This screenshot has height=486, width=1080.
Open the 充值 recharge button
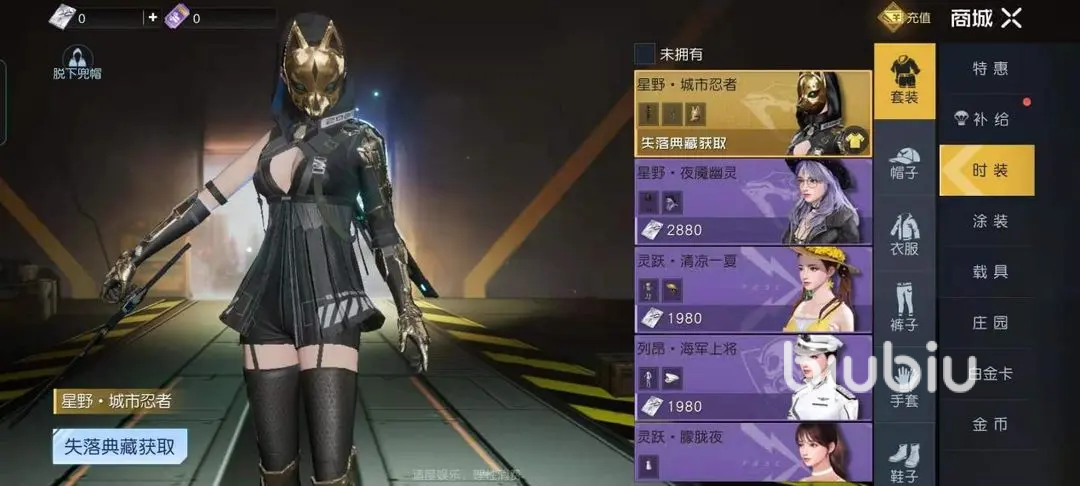coord(905,17)
